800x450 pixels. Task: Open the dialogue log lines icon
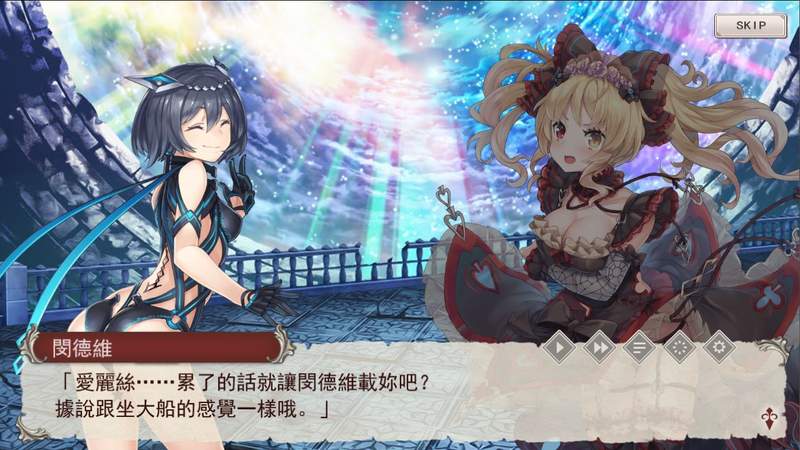638,348
